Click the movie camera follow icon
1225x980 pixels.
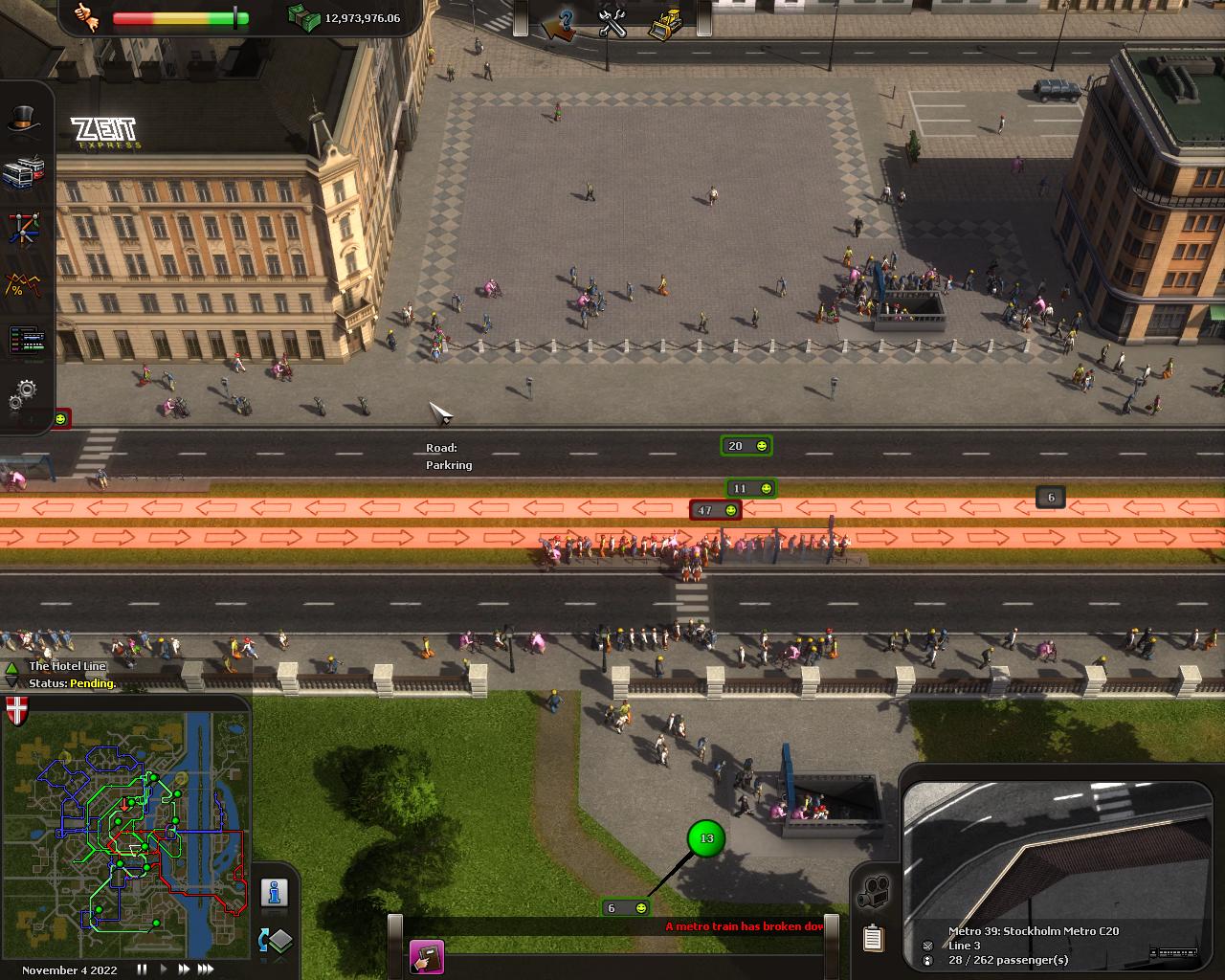pyautogui.click(x=873, y=891)
